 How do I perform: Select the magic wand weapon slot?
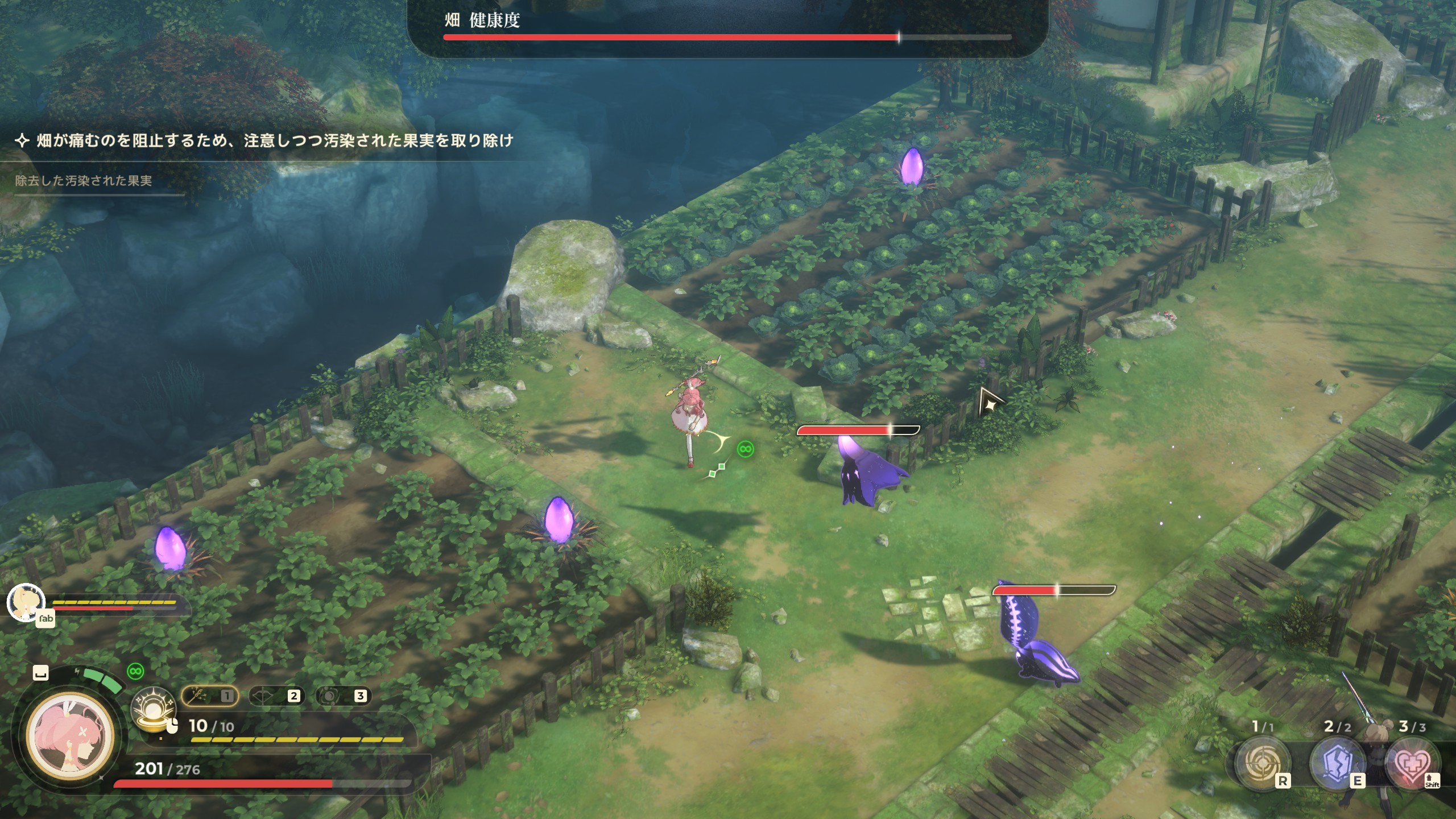(x=209, y=696)
